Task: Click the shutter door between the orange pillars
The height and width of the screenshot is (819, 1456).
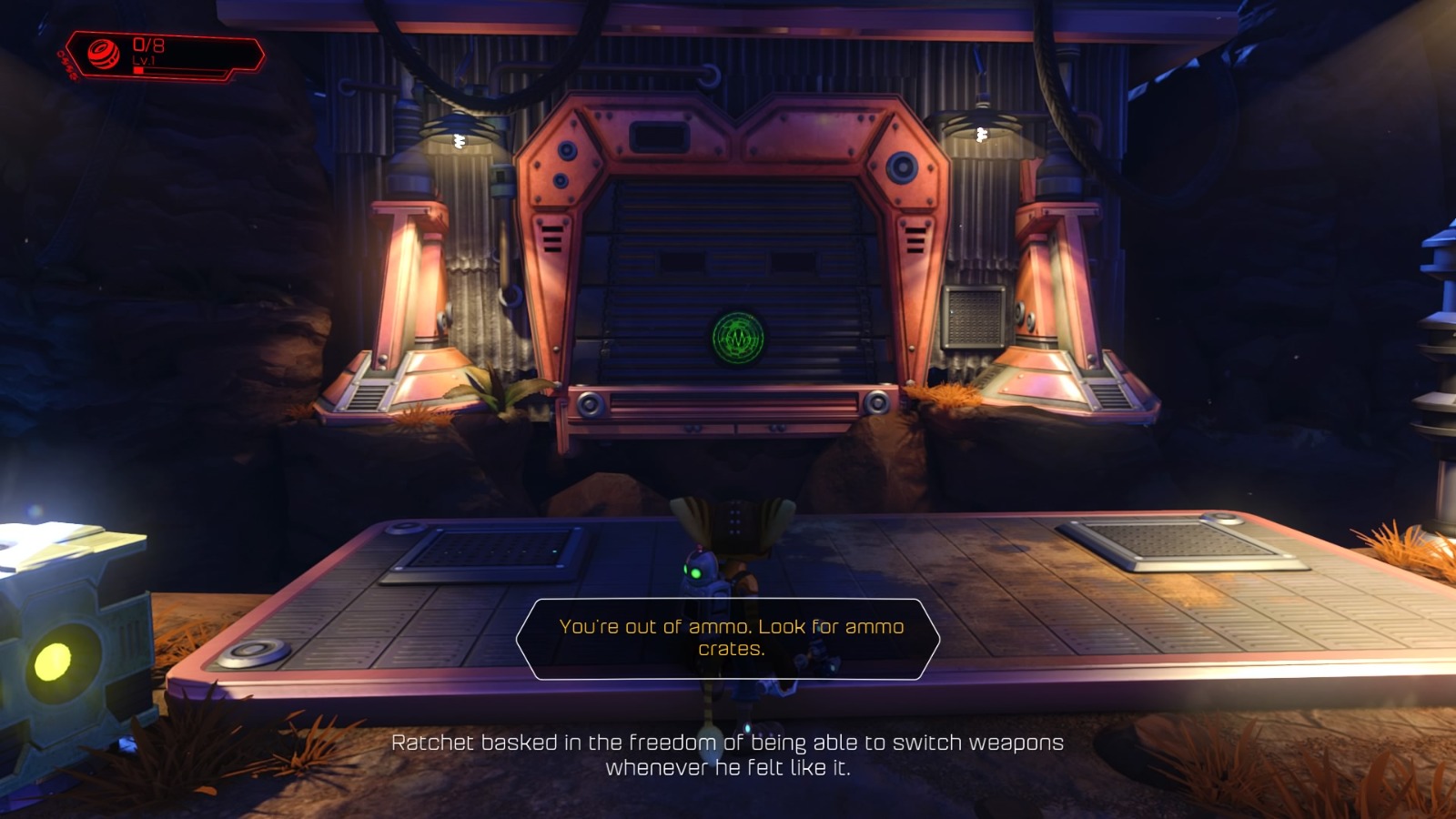Action: (x=733, y=273)
